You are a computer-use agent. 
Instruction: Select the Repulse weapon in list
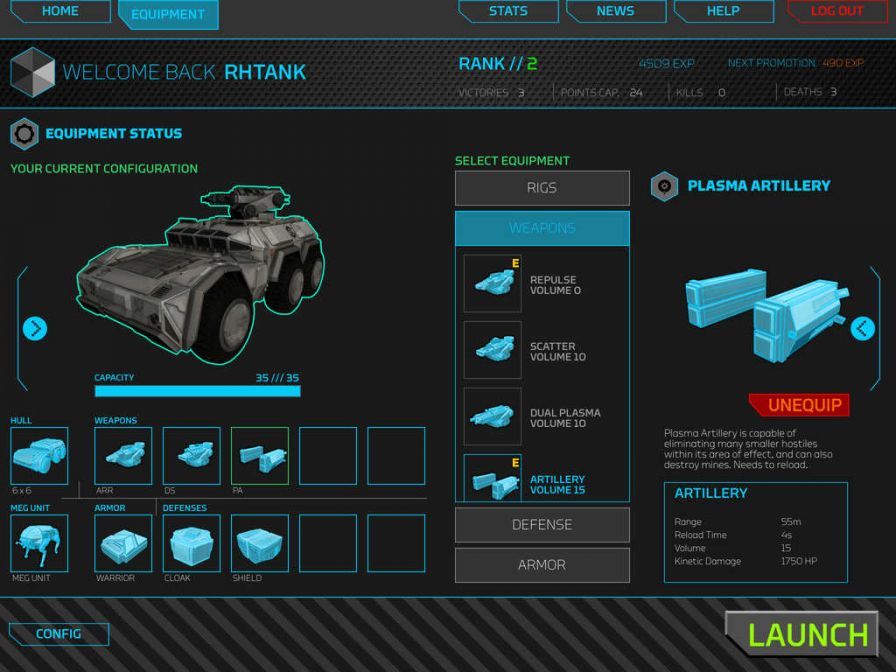(x=542, y=285)
